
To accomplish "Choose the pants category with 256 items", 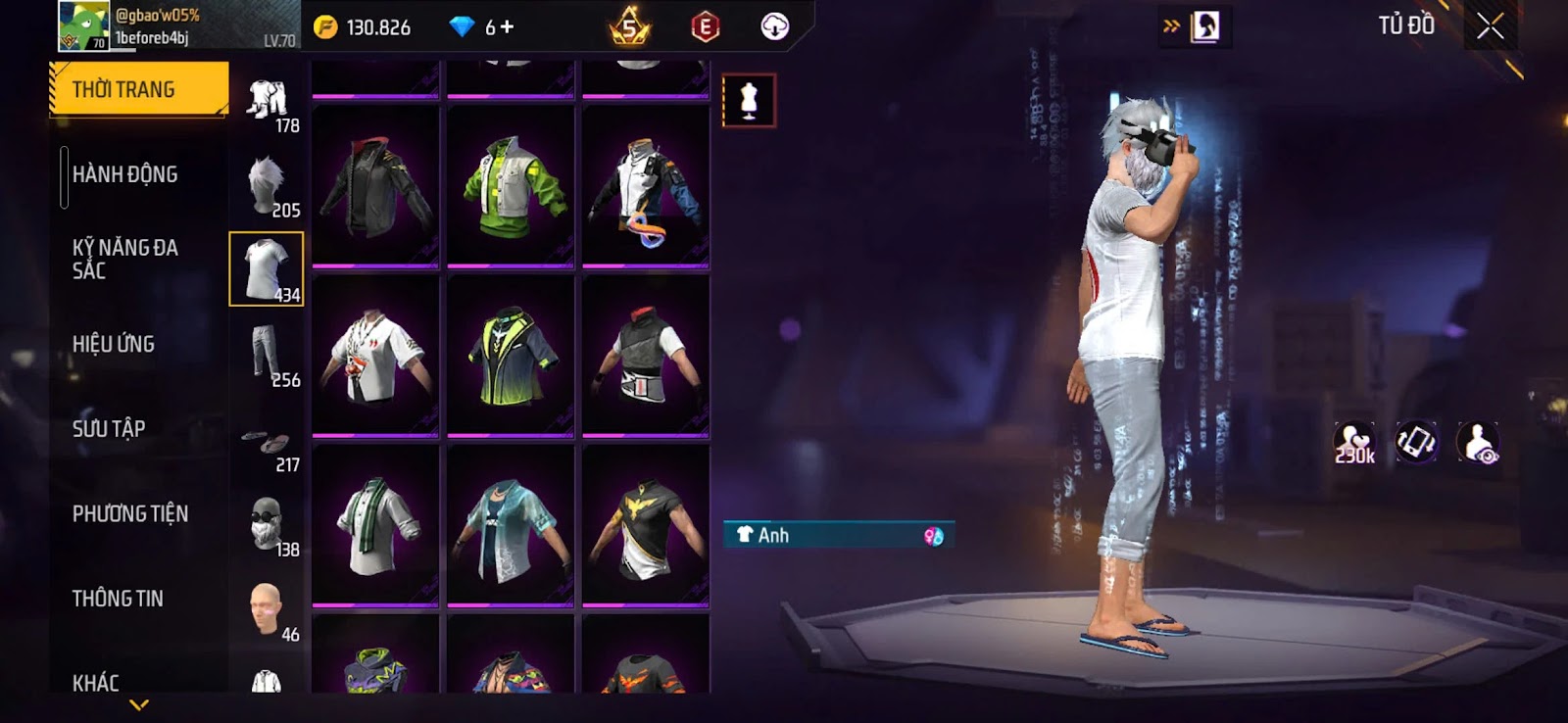I will [x=268, y=355].
